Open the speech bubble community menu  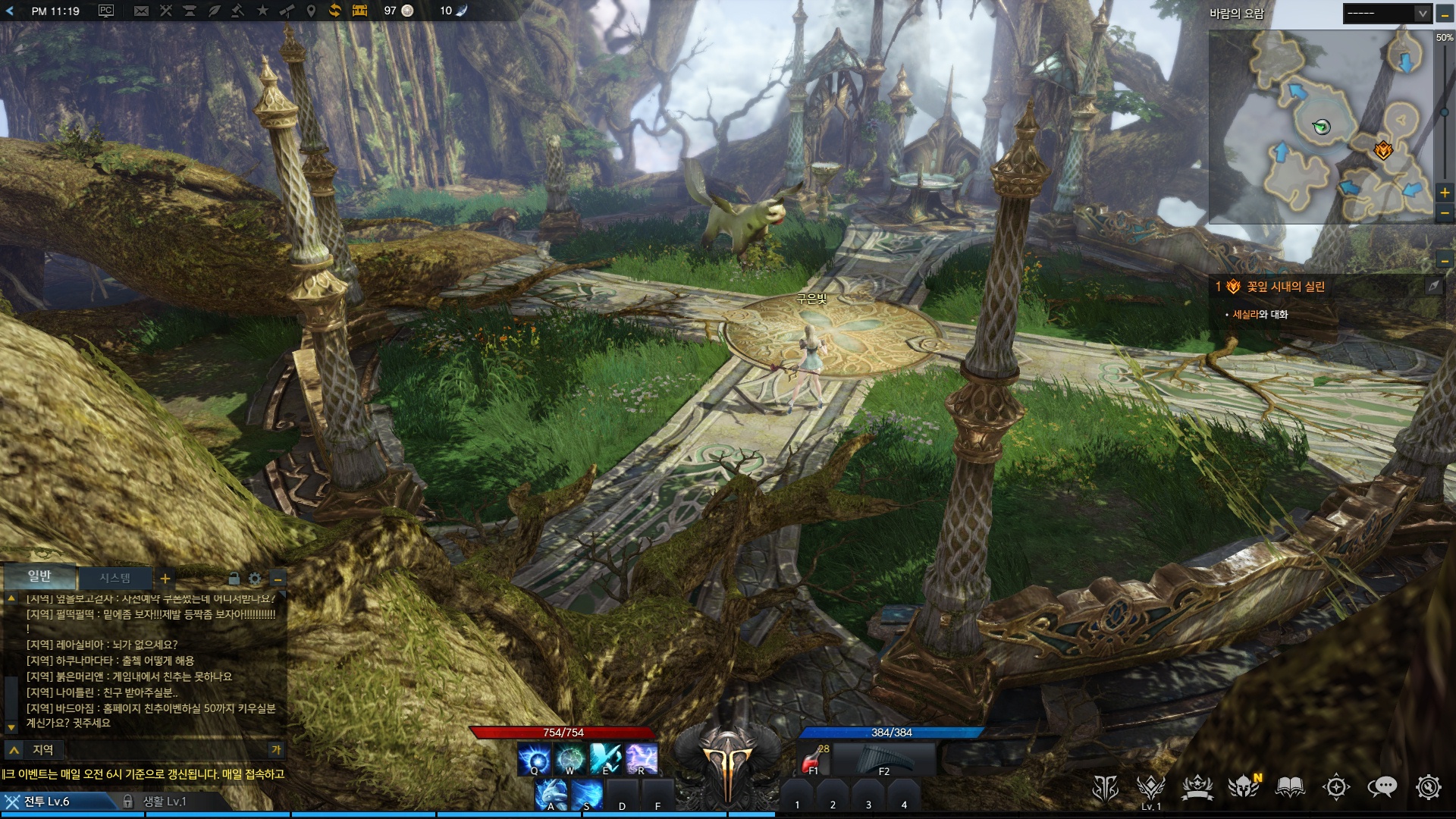pos(1382,788)
